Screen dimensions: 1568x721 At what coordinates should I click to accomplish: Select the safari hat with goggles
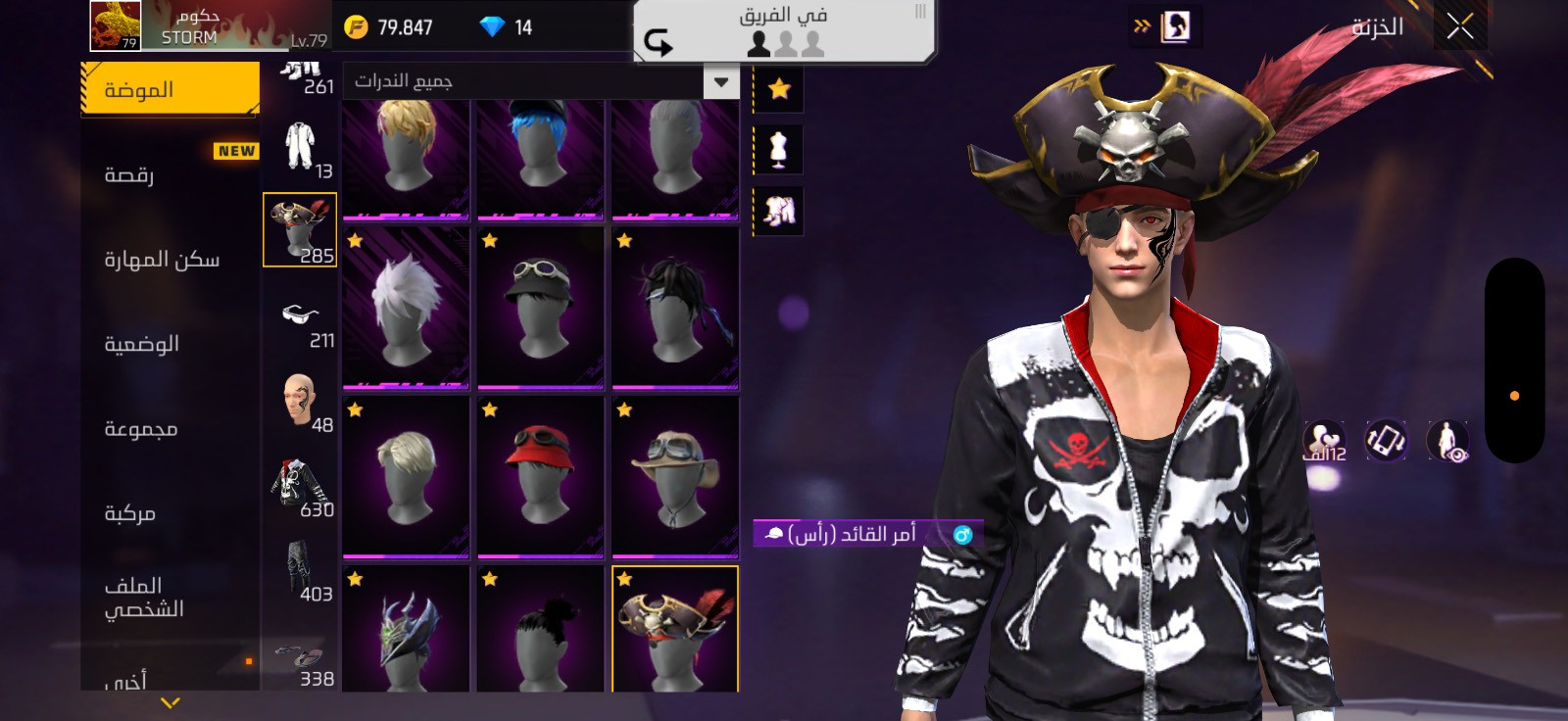click(675, 477)
